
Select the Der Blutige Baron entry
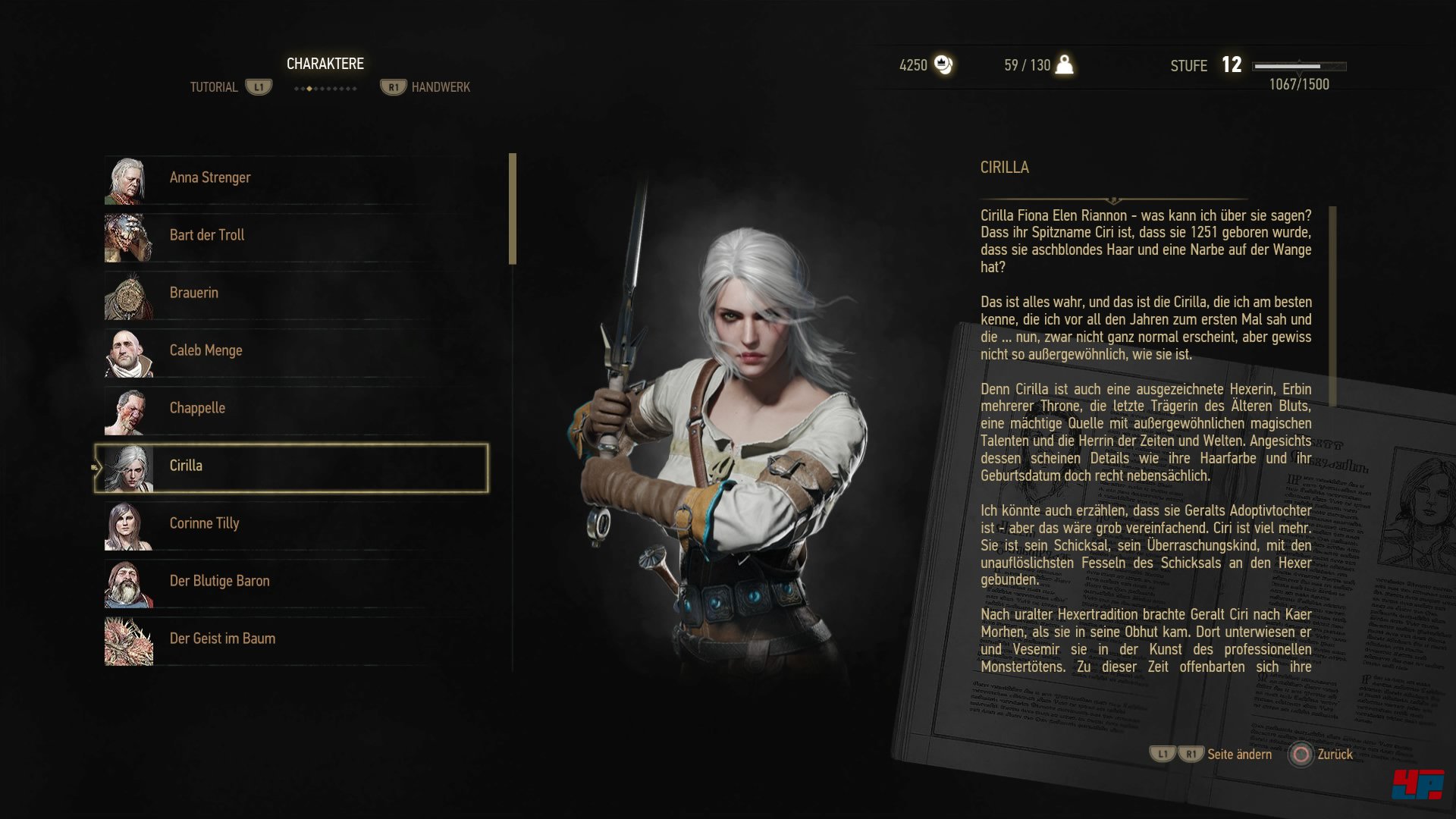(220, 580)
